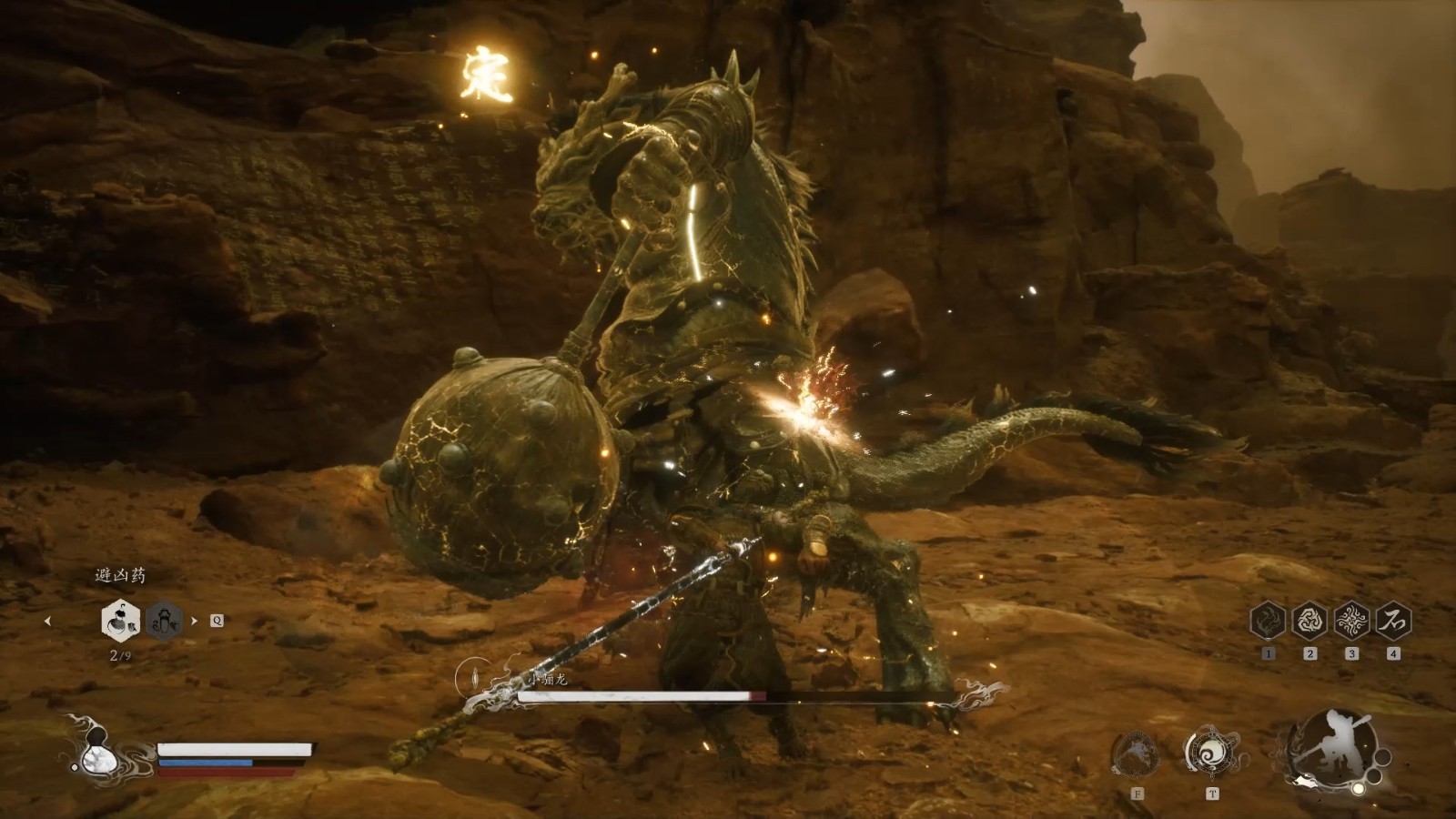Activate the dimmed first spell hexagon
The image size is (1456, 819).
[1268, 621]
